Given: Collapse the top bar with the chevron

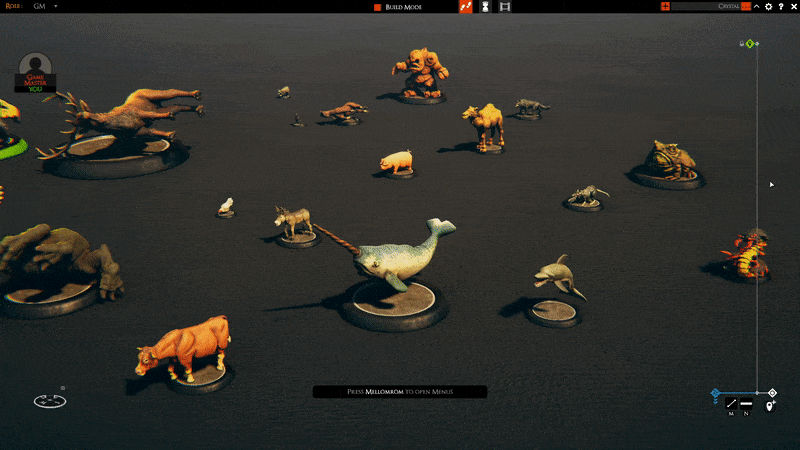Looking at the screenshot, I should click(x=757, y=7).
